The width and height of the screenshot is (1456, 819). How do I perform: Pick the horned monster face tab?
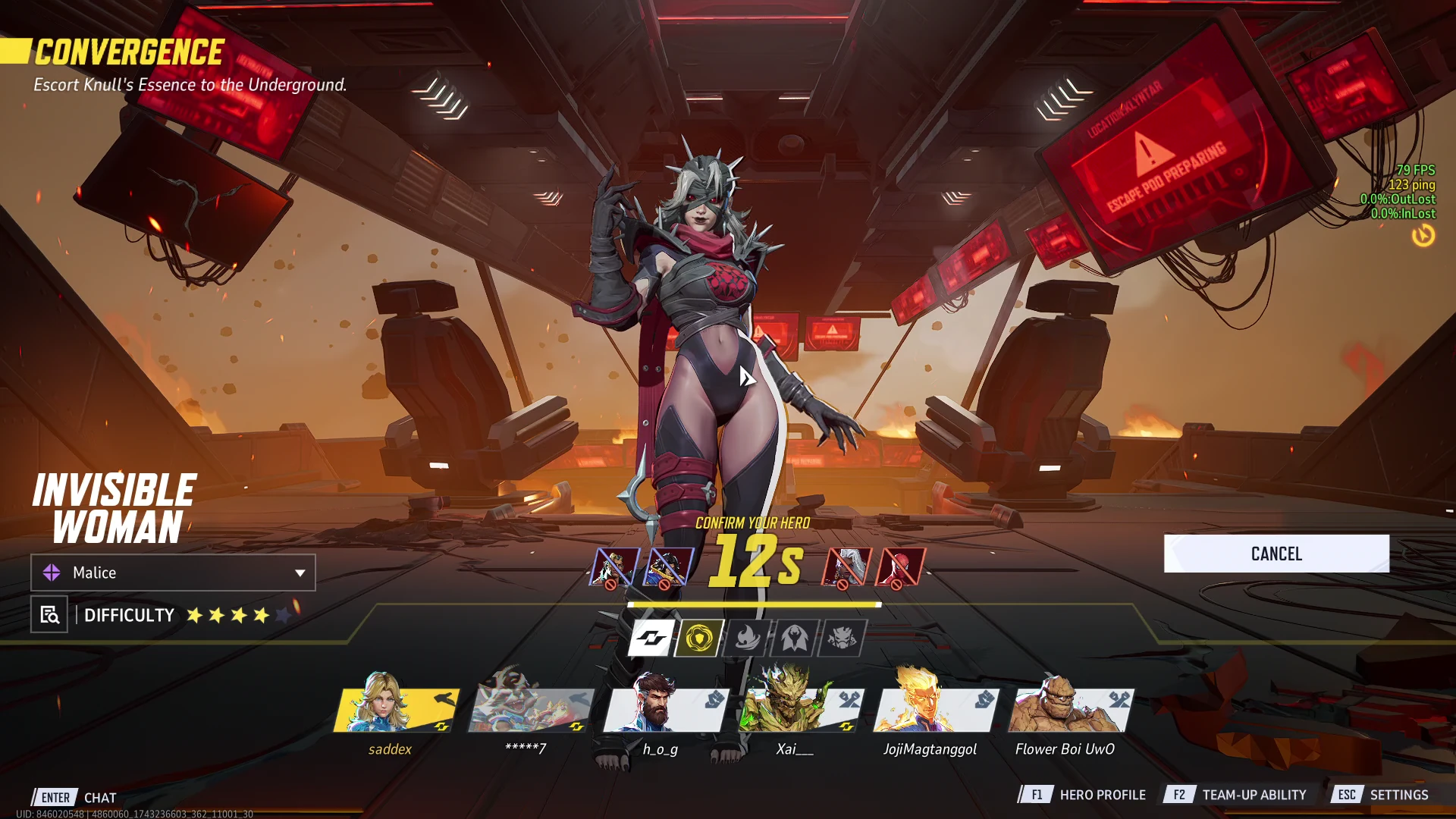pyautogui.click(x=842, y=638)
